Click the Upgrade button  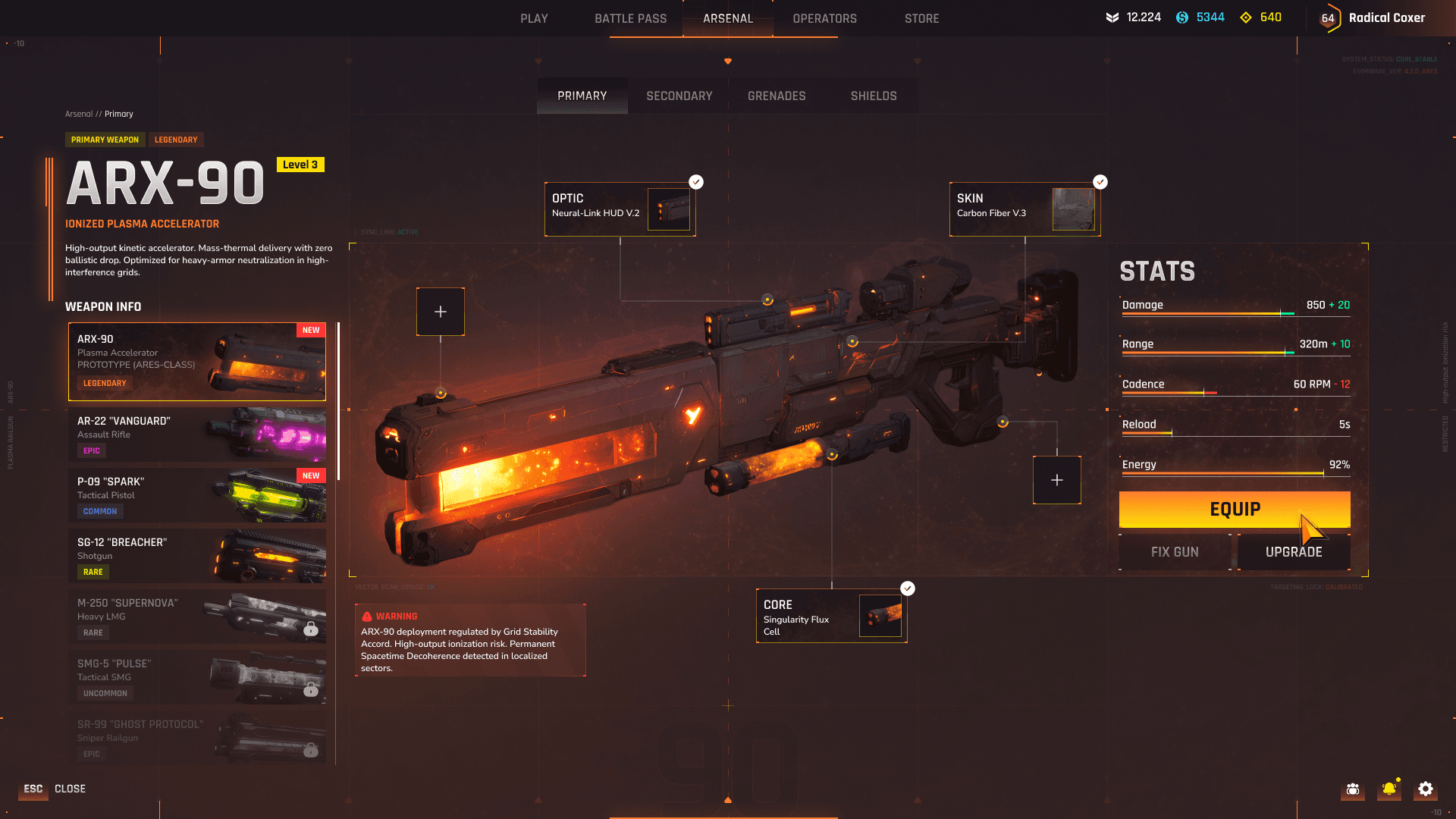coord(1293,552)
